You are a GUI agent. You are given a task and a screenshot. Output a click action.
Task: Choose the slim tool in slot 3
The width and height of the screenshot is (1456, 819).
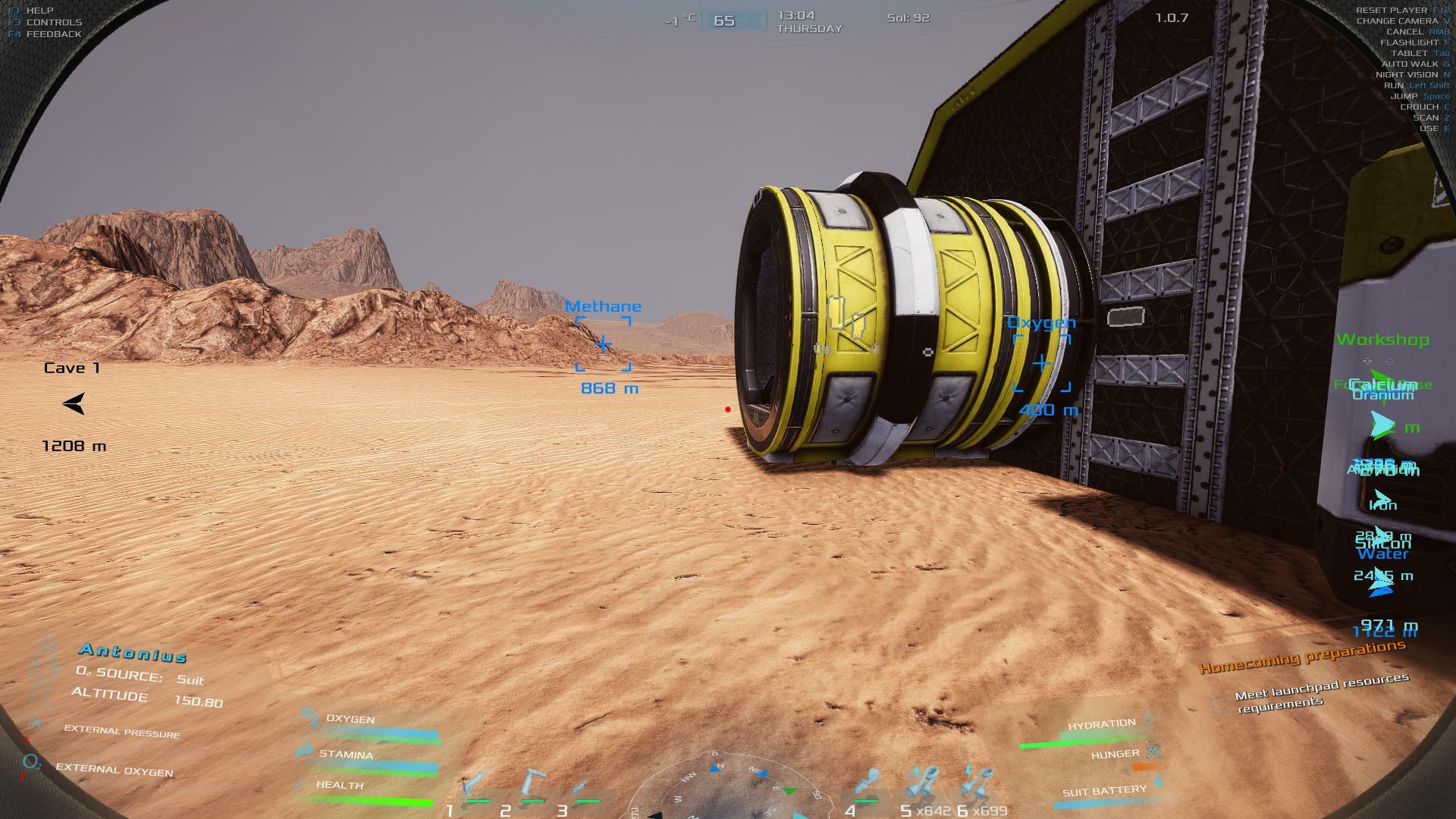click(585, 786)
